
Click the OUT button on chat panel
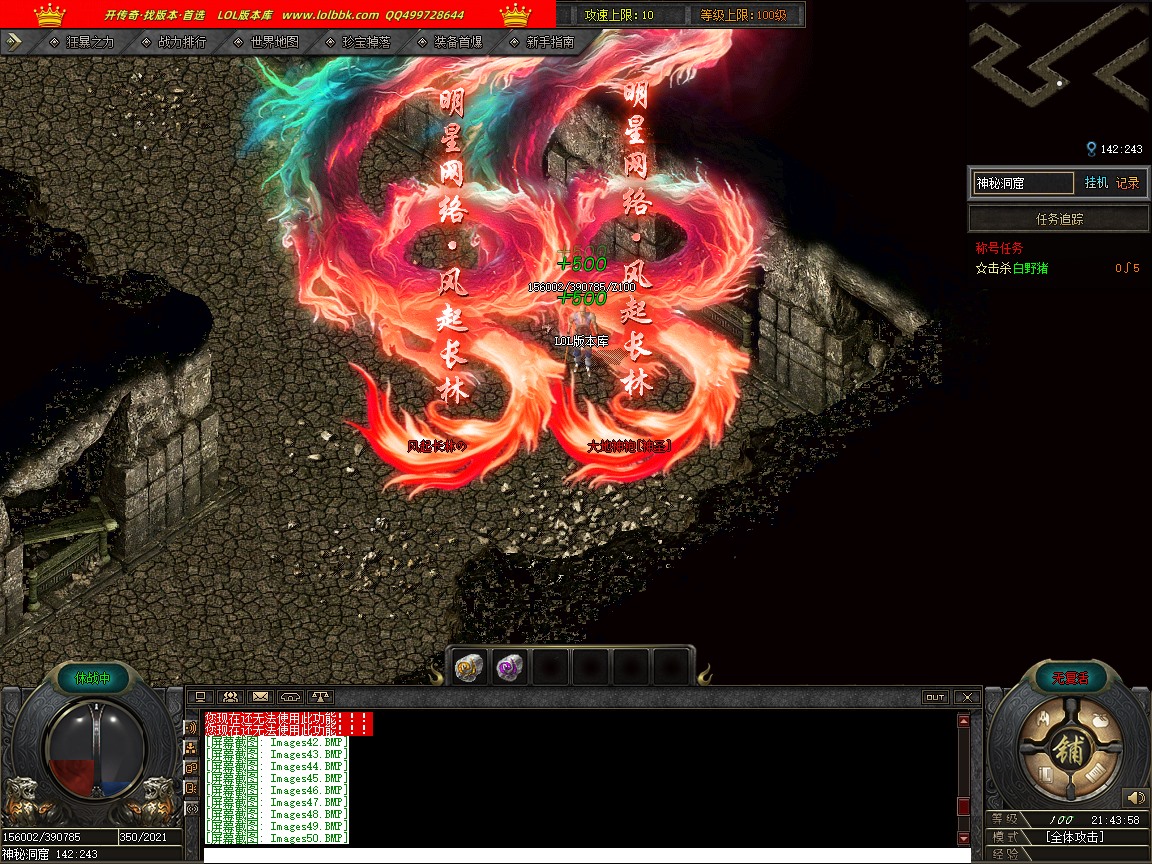coord(934,697)
